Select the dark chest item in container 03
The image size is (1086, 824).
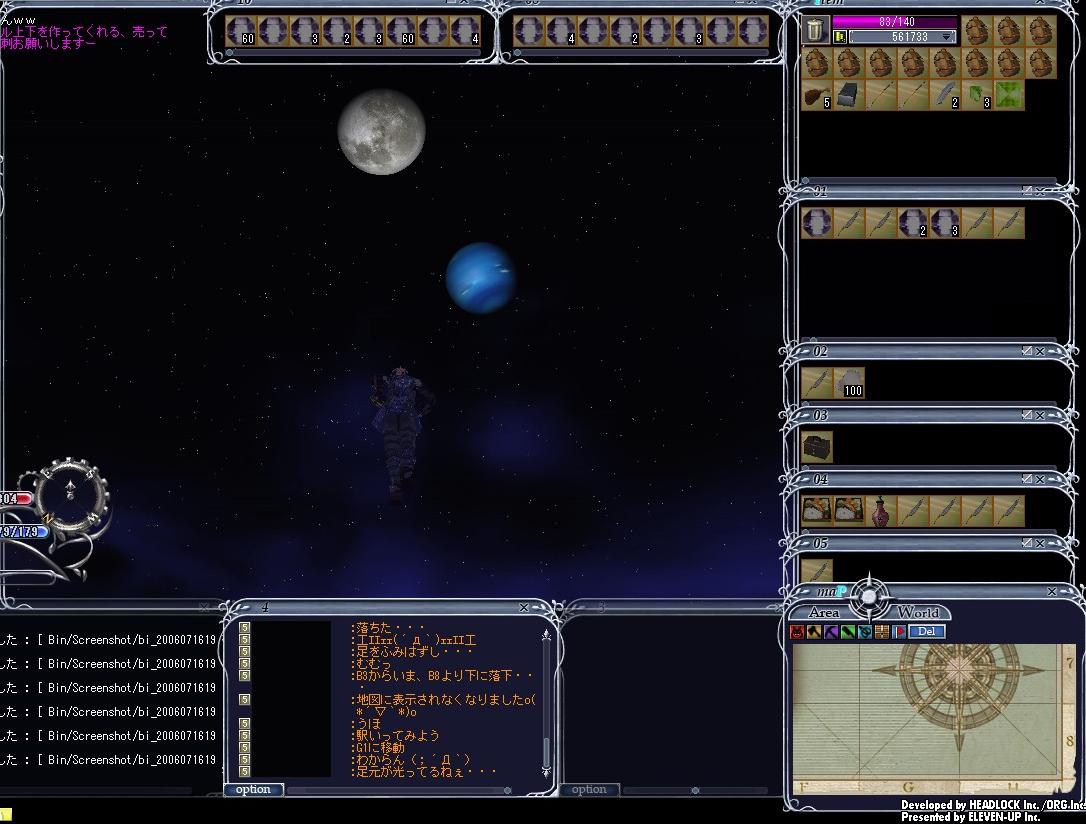(x=817, y=446)
